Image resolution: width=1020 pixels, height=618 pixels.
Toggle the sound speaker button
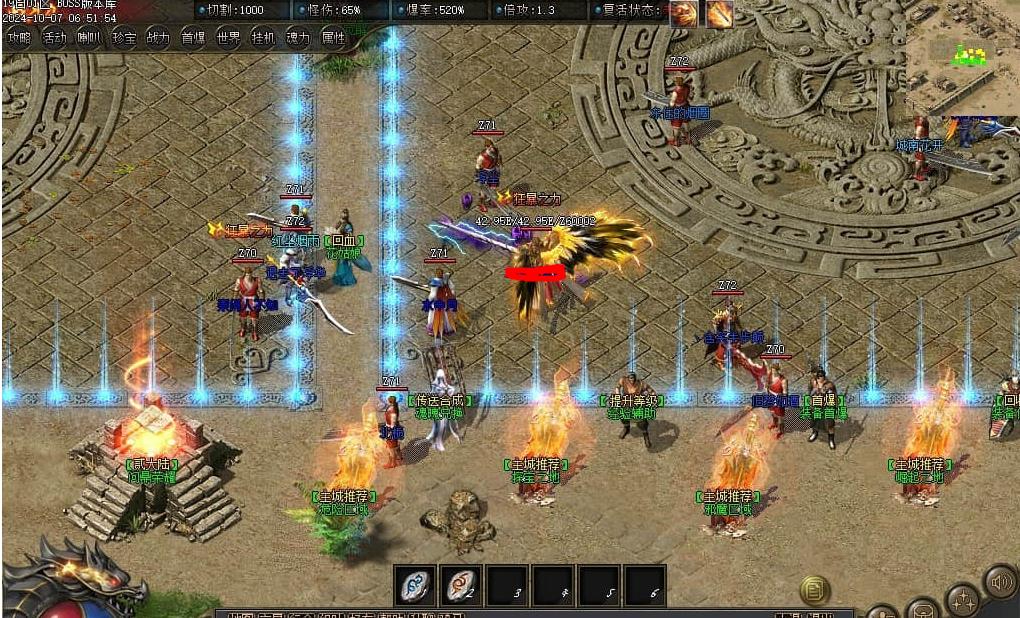click(1000, 581)
